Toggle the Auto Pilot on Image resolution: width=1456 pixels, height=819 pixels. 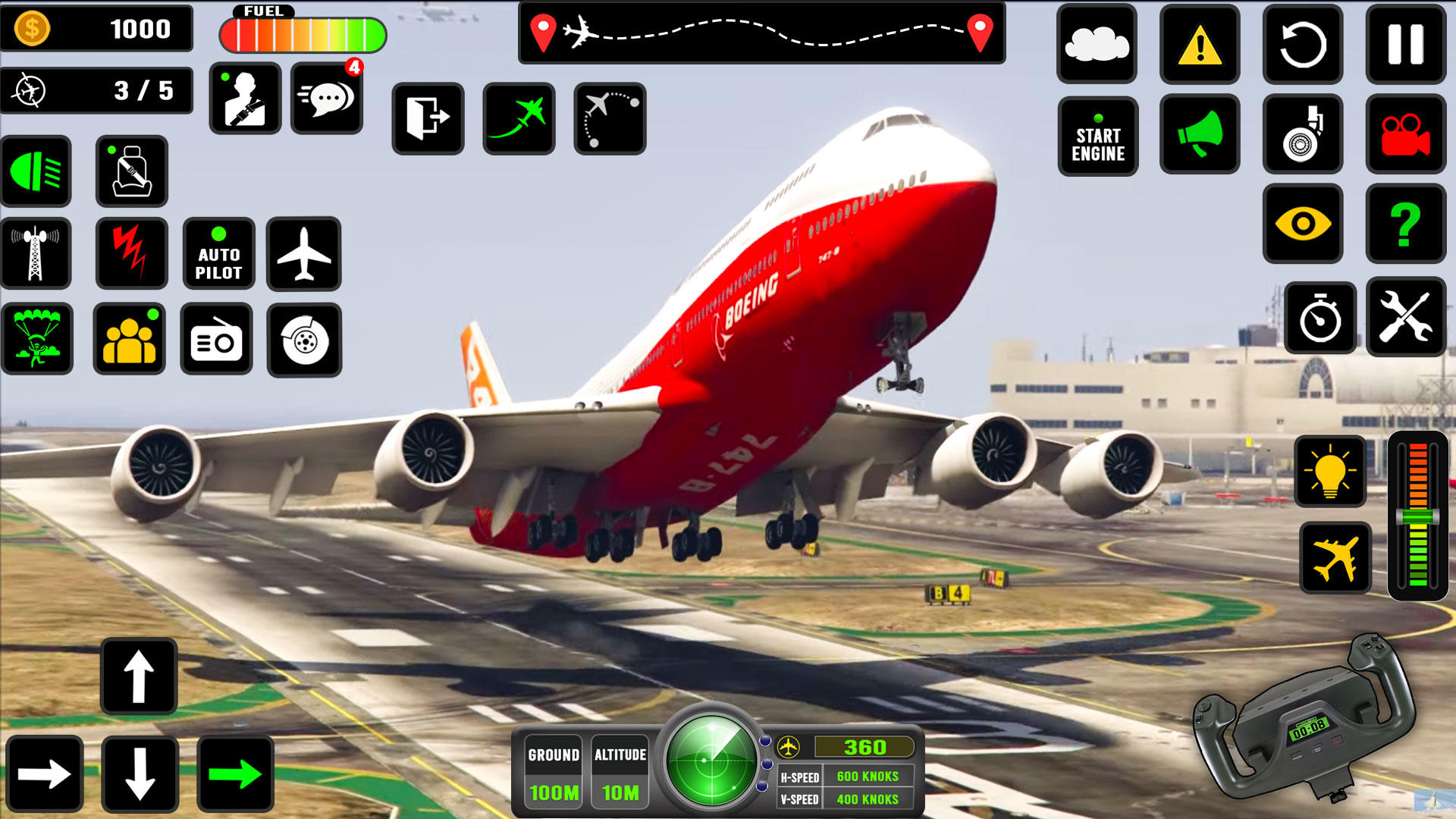(218, 254)
